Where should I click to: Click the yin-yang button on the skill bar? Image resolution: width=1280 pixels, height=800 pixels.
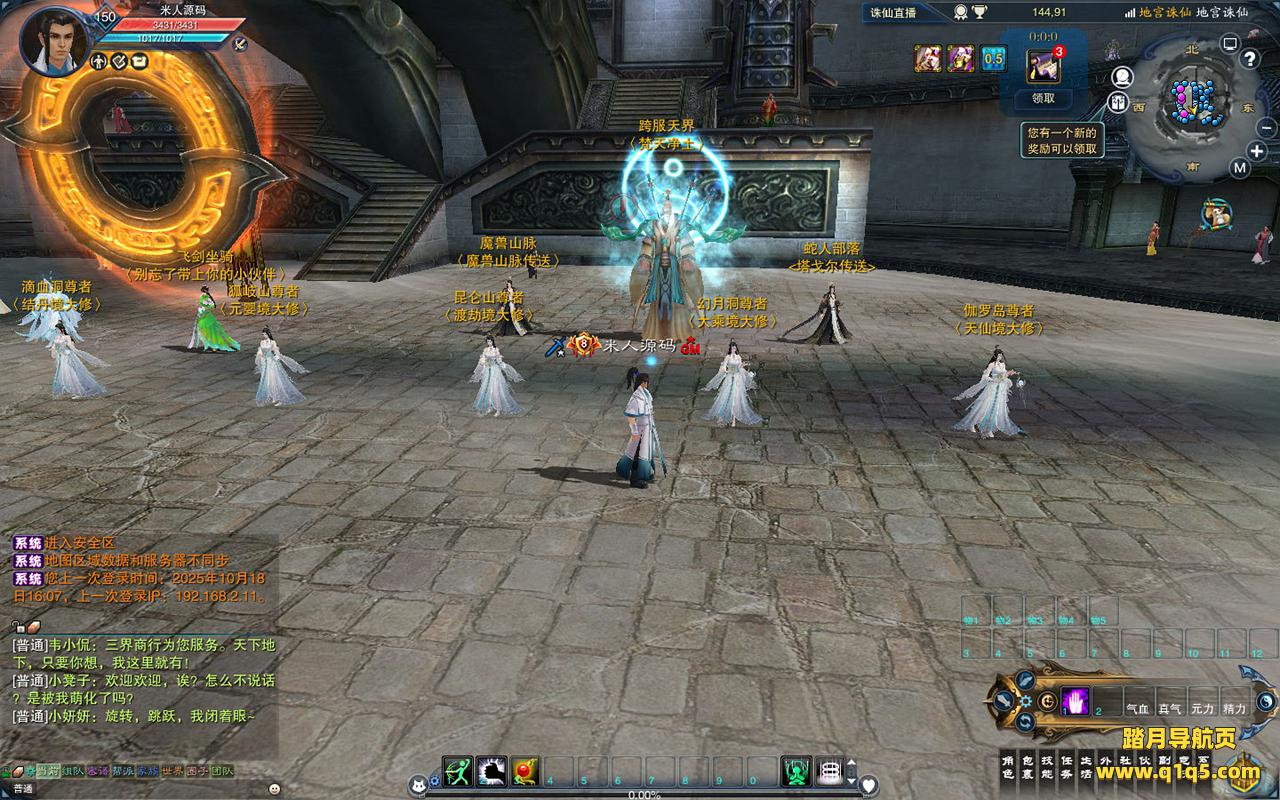(1265, 701)
